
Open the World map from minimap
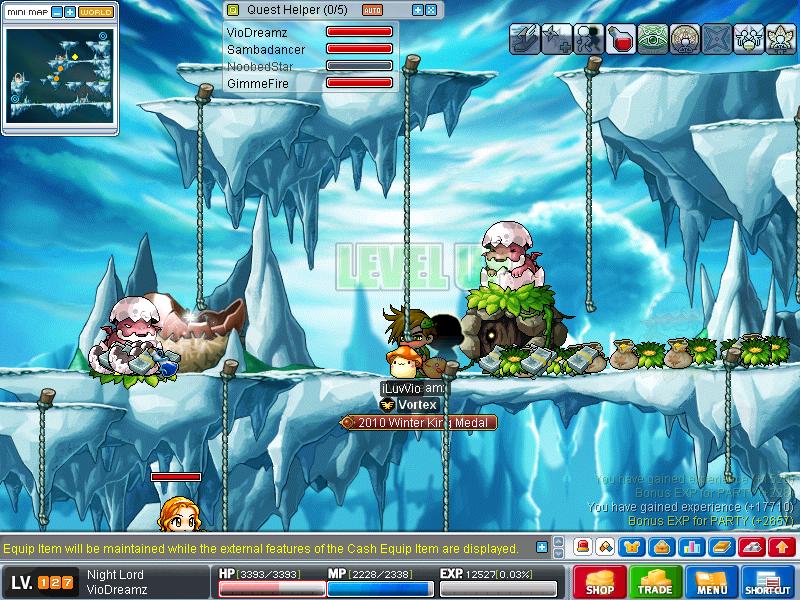(96, 13)
